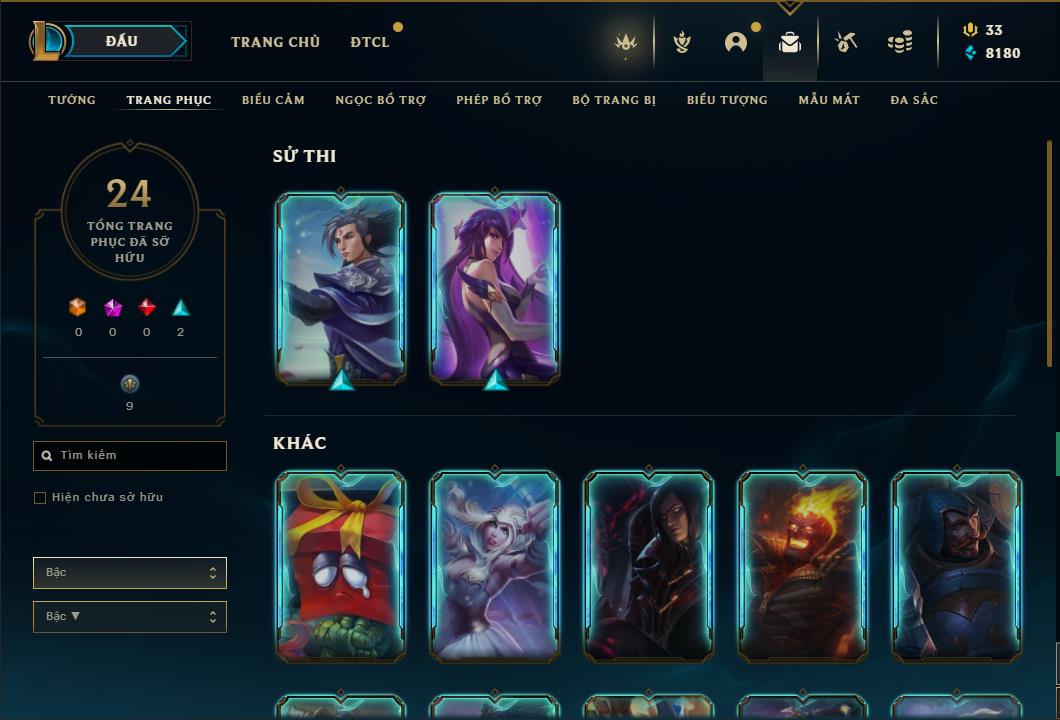Image resolution: width=1060 pixels, height=720 pixels.
Task: Open the coin stack store icon
Action: point(900,42)
